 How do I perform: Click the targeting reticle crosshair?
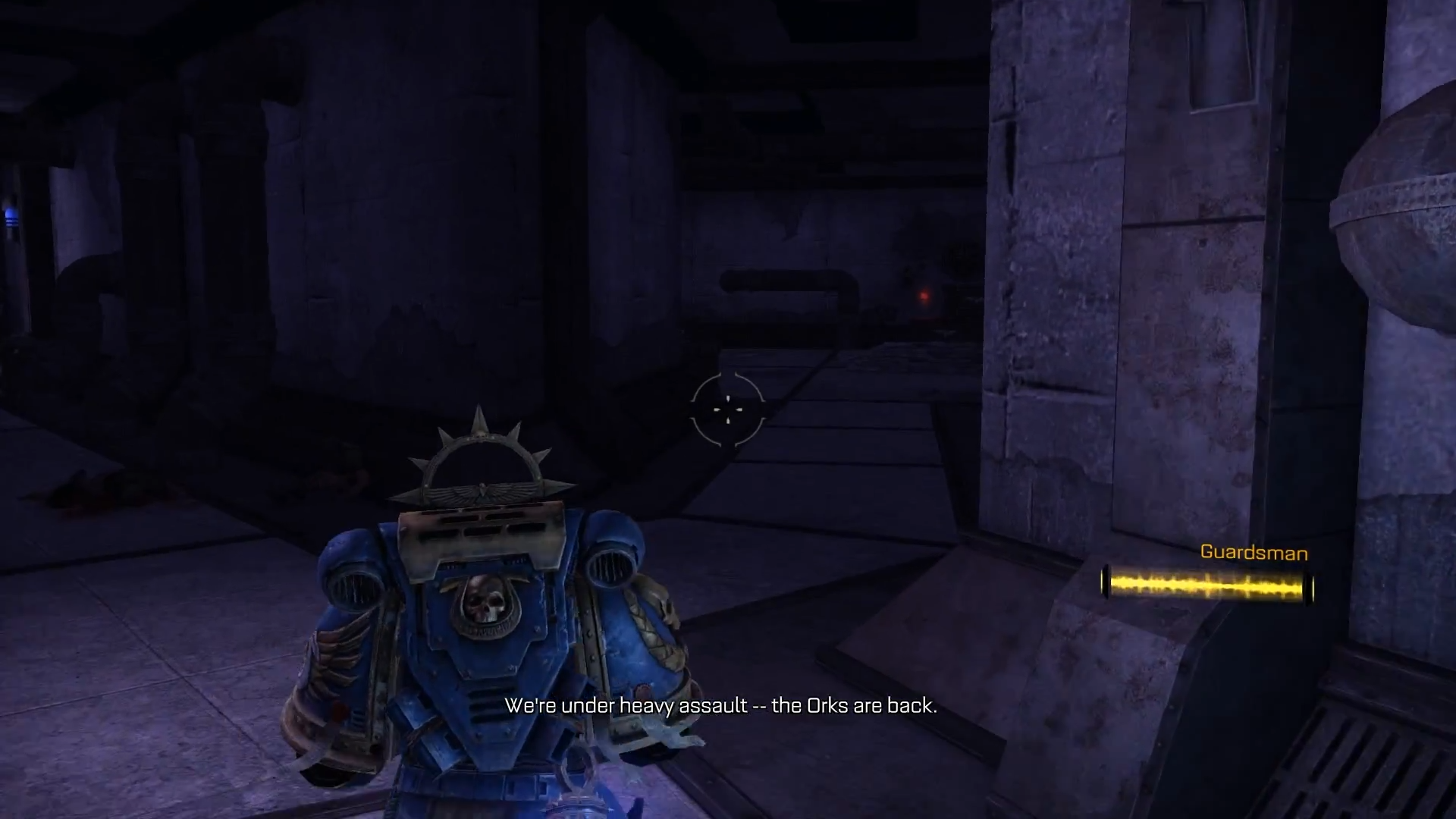pyautogui.click(x=728, y=409)
